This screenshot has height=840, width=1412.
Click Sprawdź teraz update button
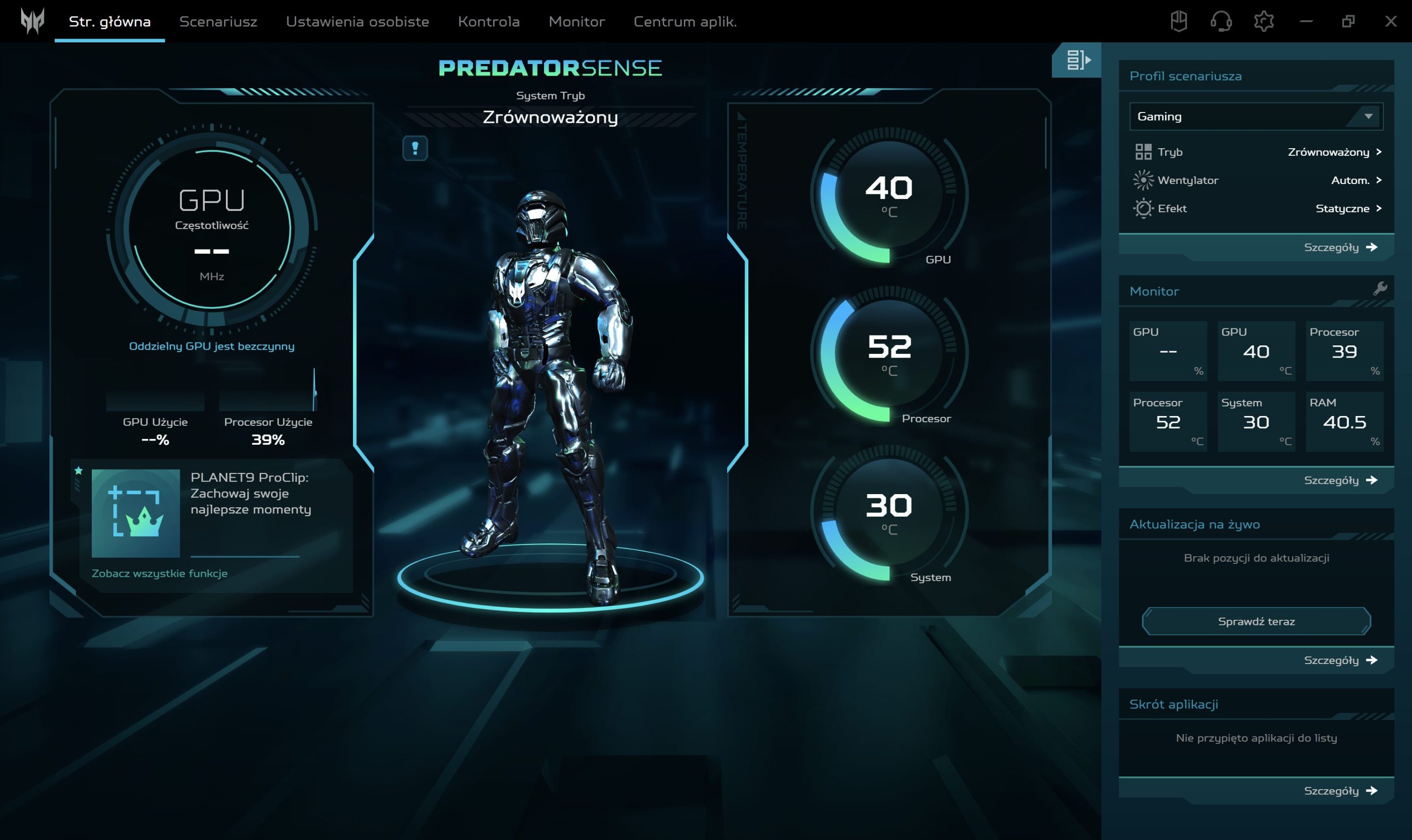click(1256, 621)
